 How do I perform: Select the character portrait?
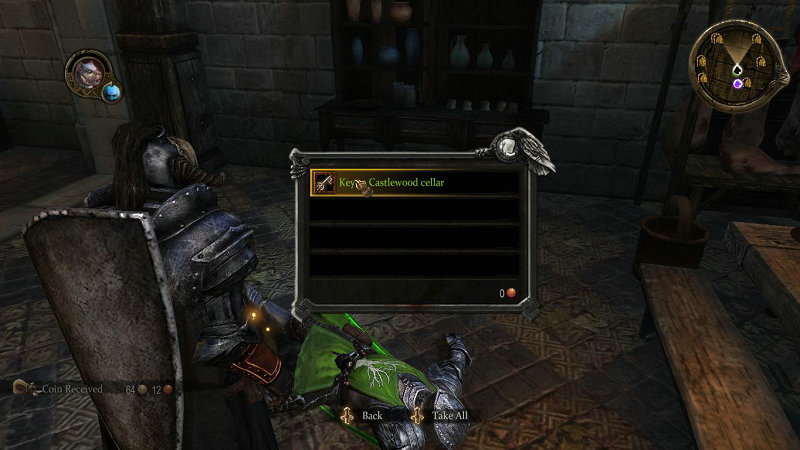tap(84, 73)
